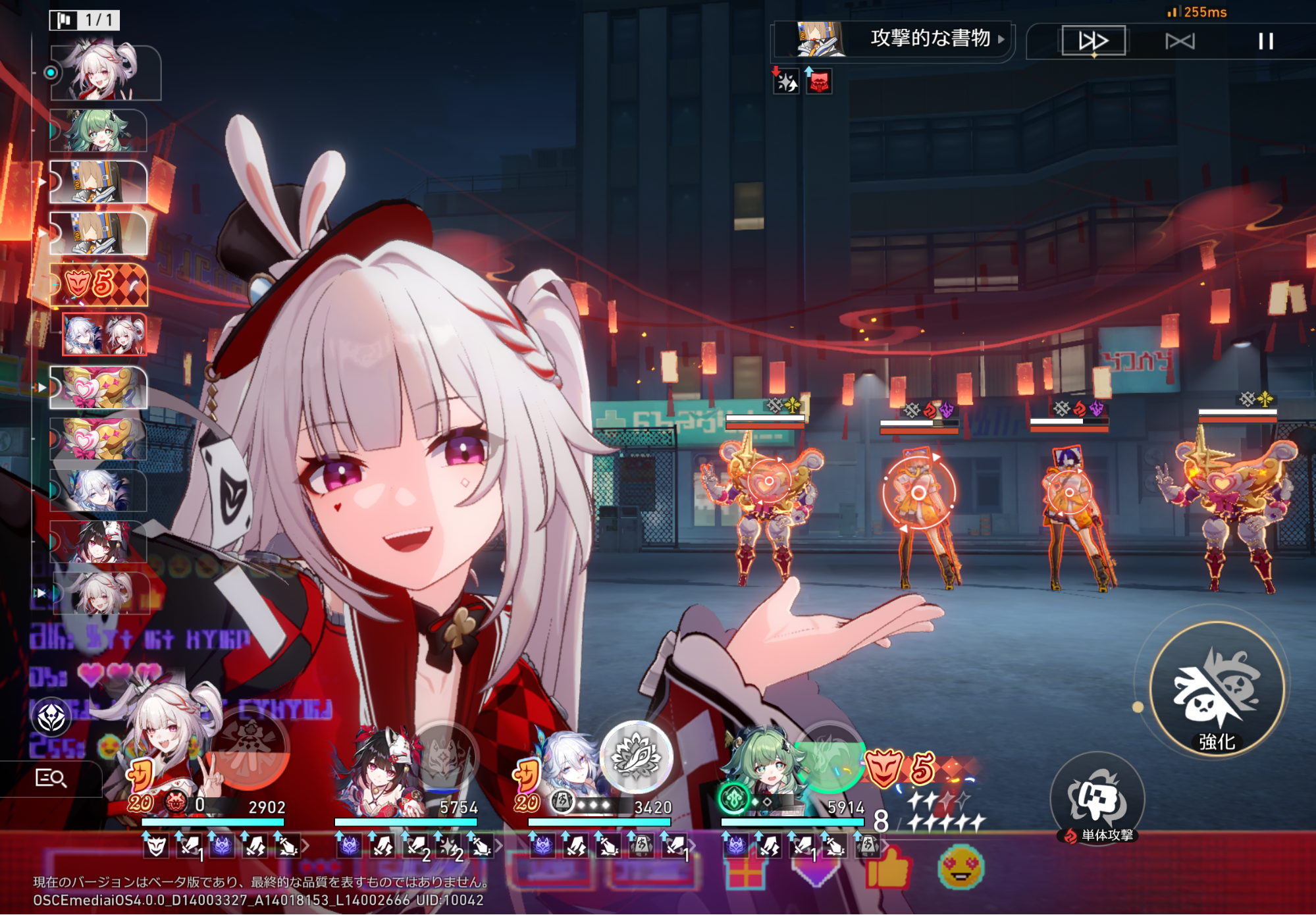Toggle the auto-battle button

coord(1179,41)
